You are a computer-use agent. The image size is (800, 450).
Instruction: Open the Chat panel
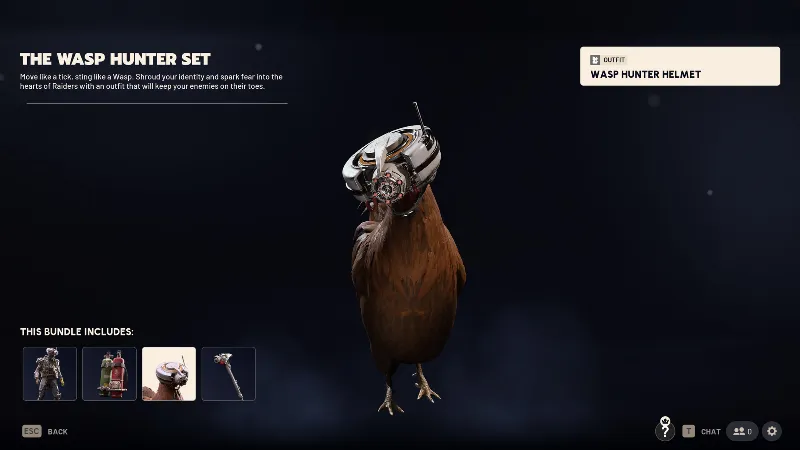click(x=702, y=432)
